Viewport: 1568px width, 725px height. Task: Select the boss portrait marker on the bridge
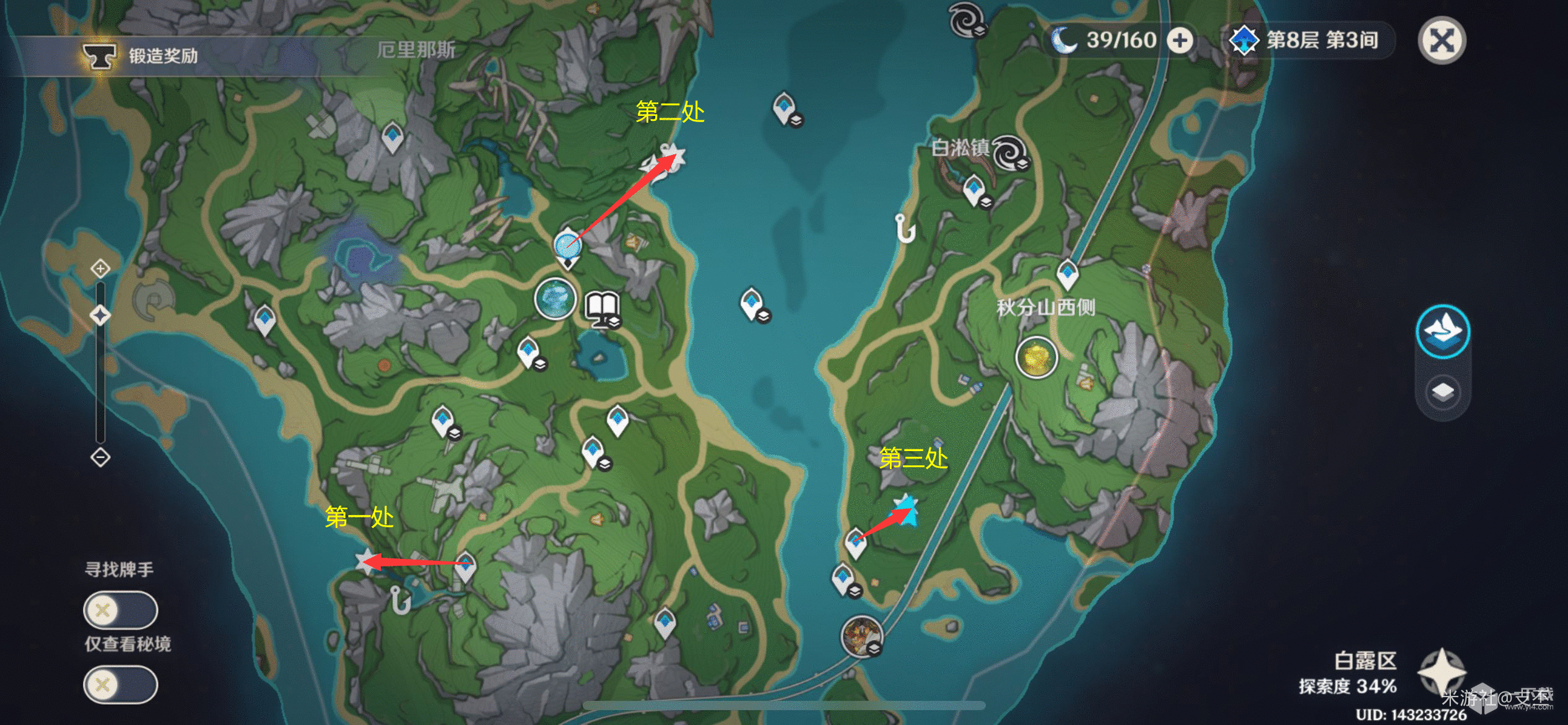pyautogui.click(x=861, y=636)
